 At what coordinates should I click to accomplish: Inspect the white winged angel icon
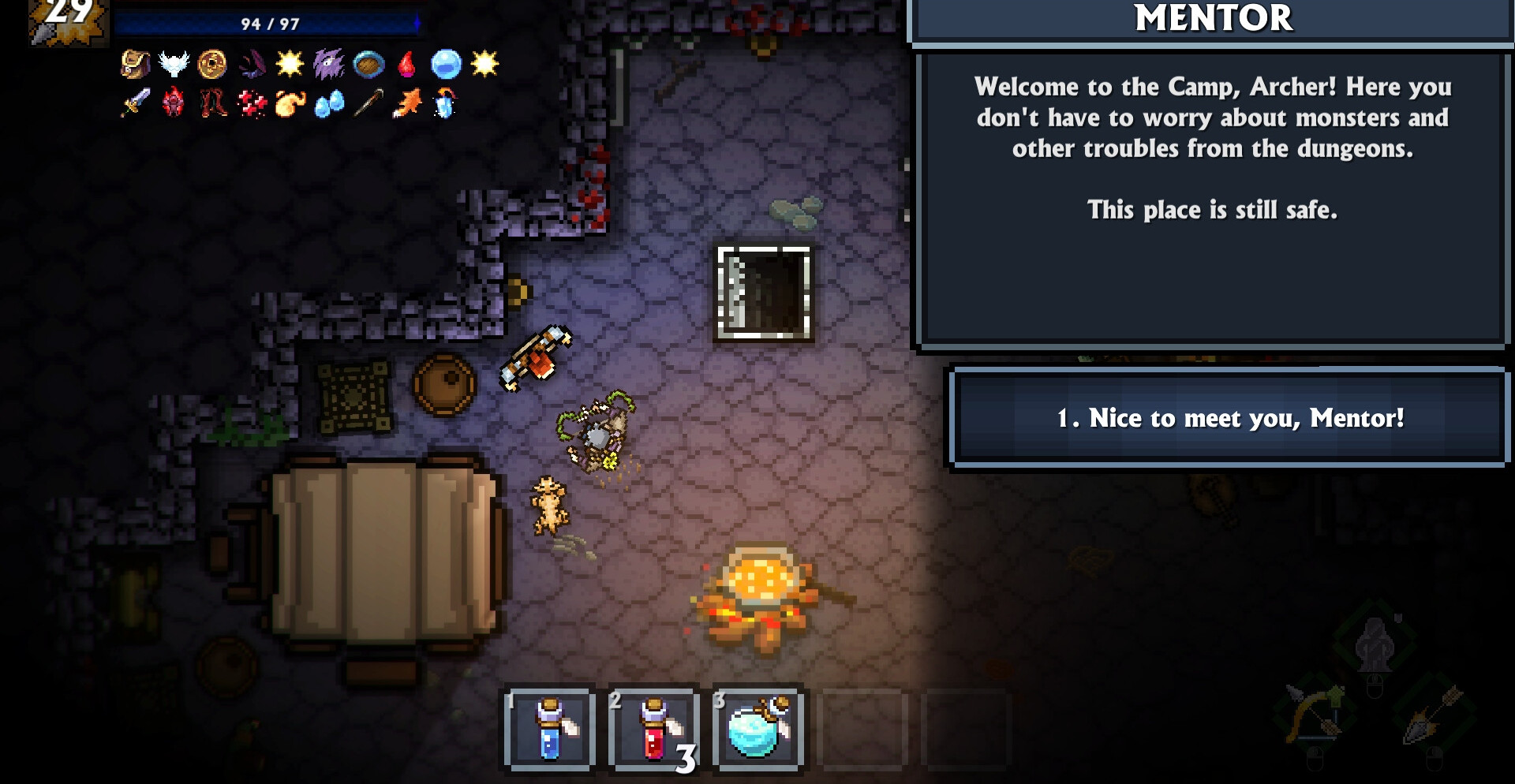click(174, 64)
